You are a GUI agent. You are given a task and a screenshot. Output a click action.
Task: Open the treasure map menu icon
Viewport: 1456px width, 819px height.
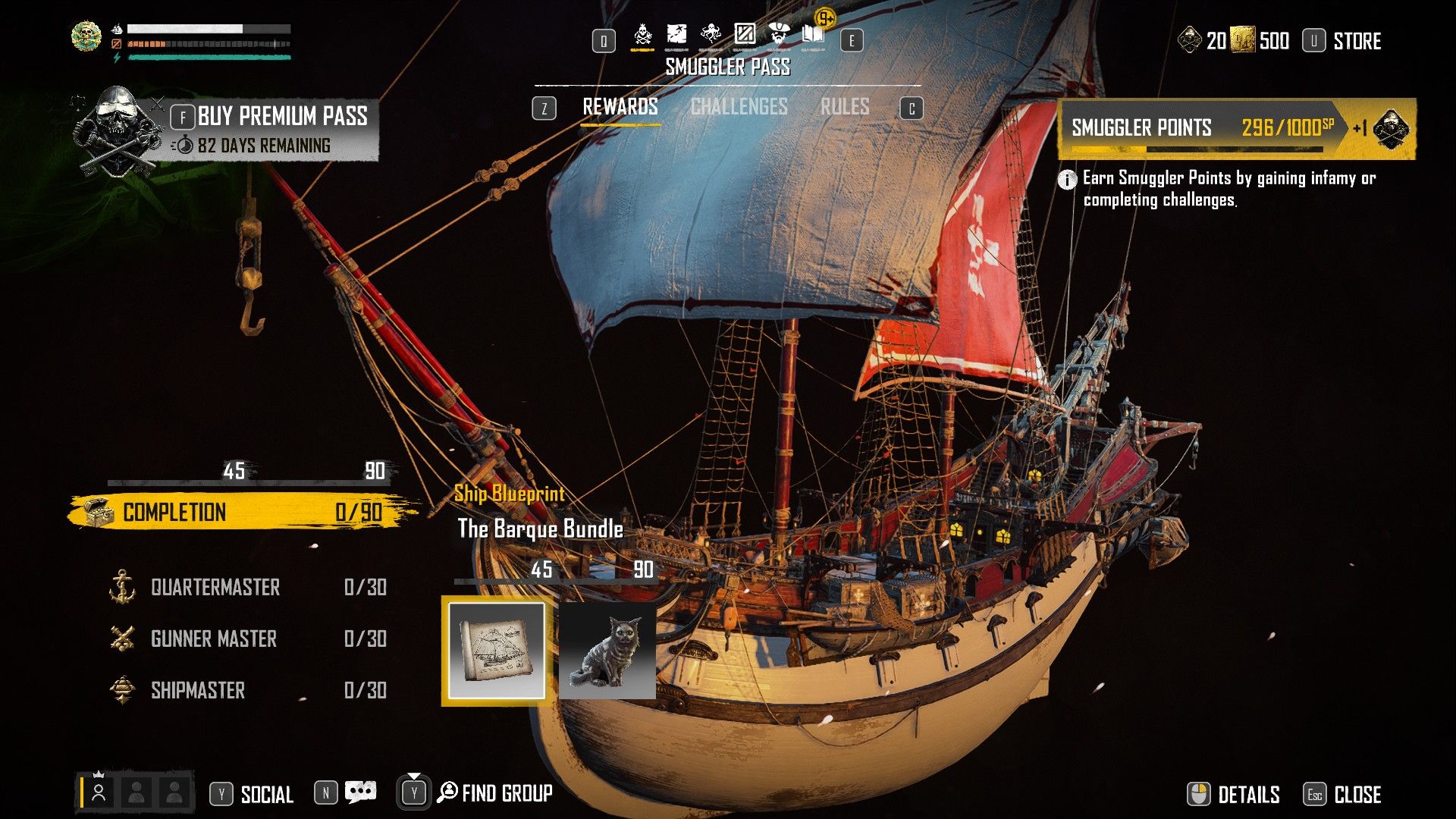676,34
